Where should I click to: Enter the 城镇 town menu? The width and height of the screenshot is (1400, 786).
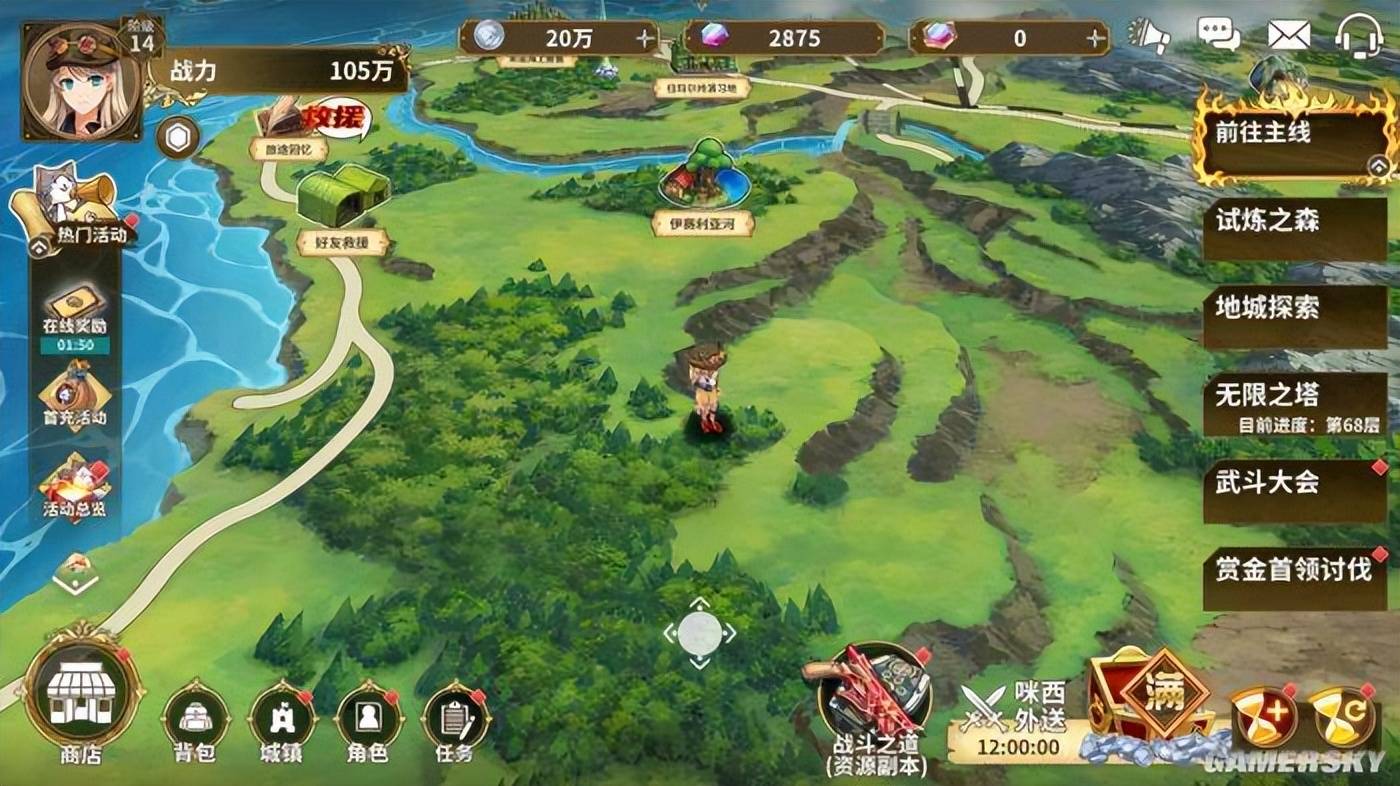(282, 719)
